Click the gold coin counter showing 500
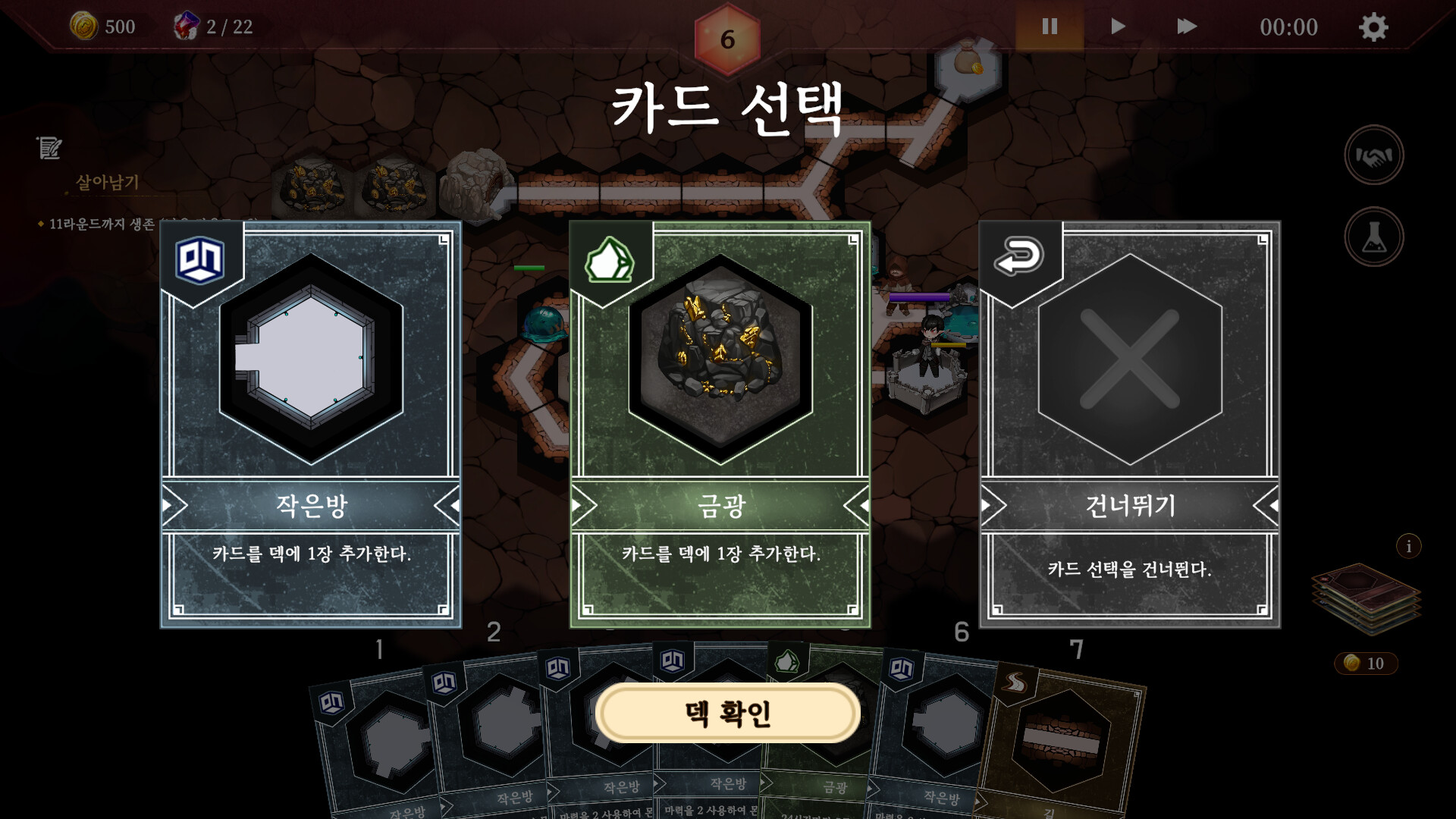This screenshot has height=819, width=1456. [x=102, y=27]
